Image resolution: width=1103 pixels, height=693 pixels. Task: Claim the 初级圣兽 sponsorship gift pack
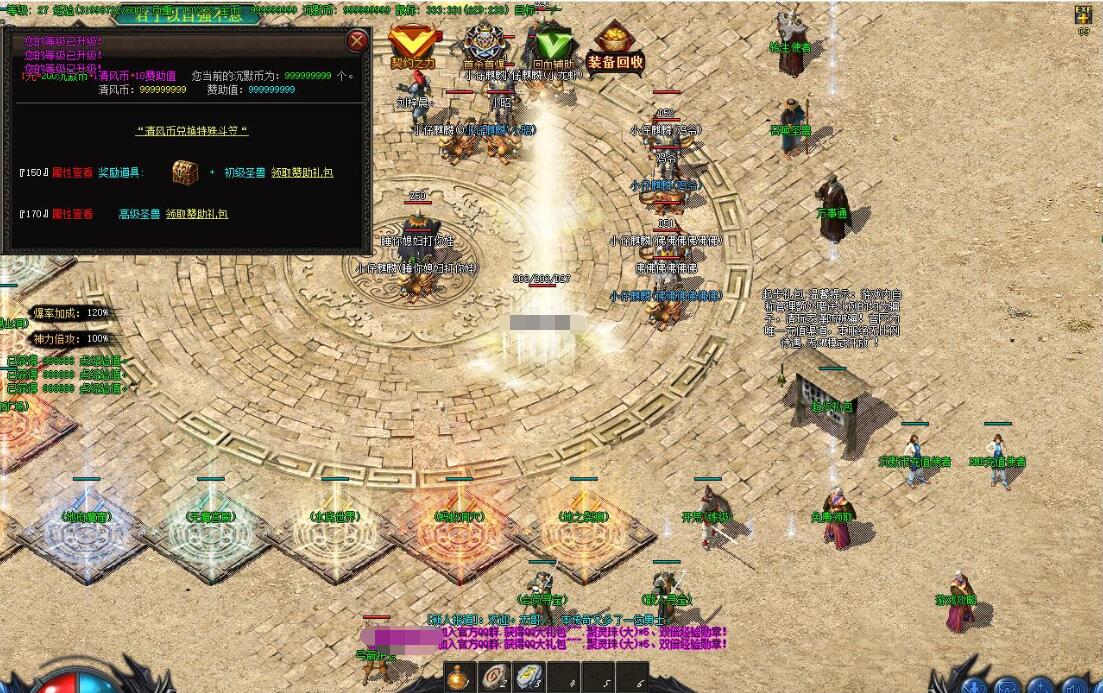pyautogui.click(x=300, y=173)
